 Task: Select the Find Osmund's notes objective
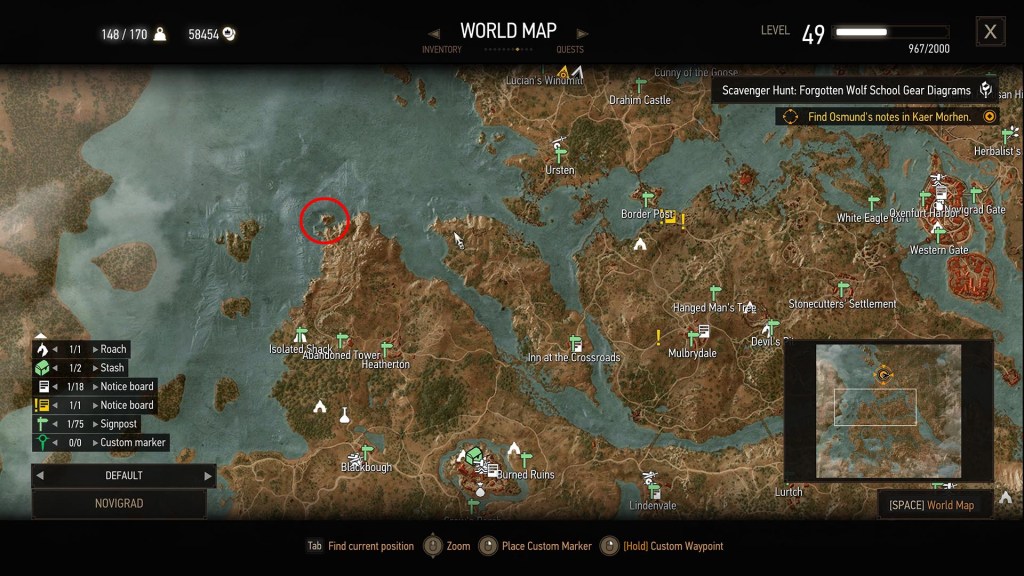click(x=887, y=117)
